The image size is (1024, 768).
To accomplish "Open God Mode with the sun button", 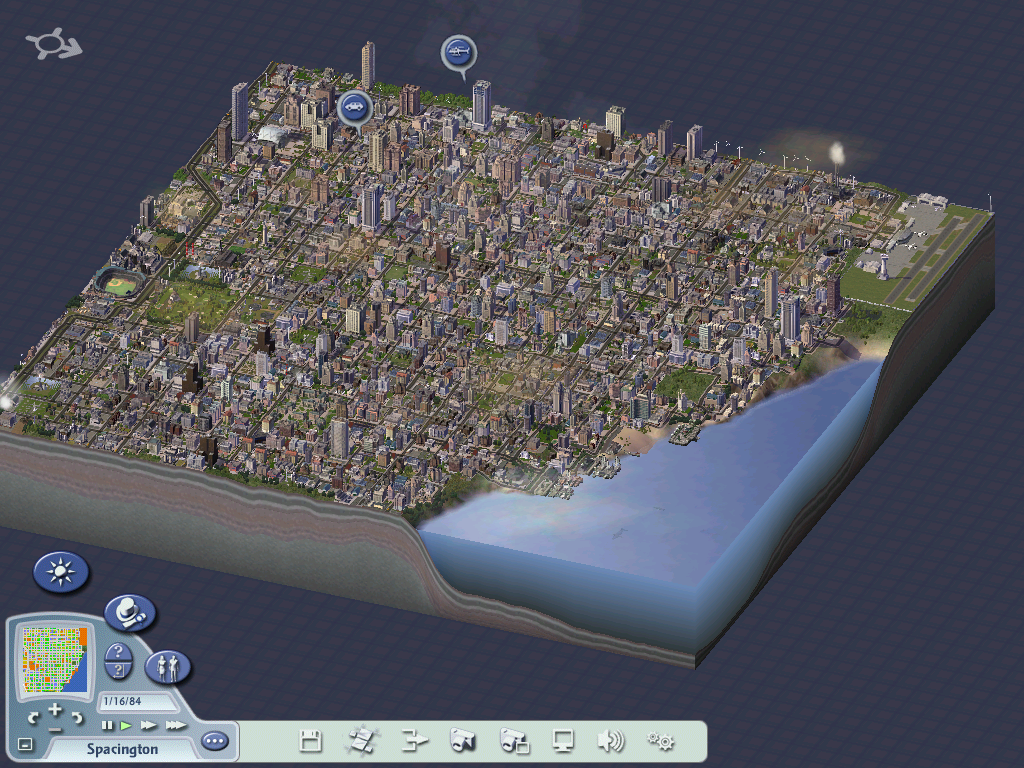I will click(x=61, y=573).
